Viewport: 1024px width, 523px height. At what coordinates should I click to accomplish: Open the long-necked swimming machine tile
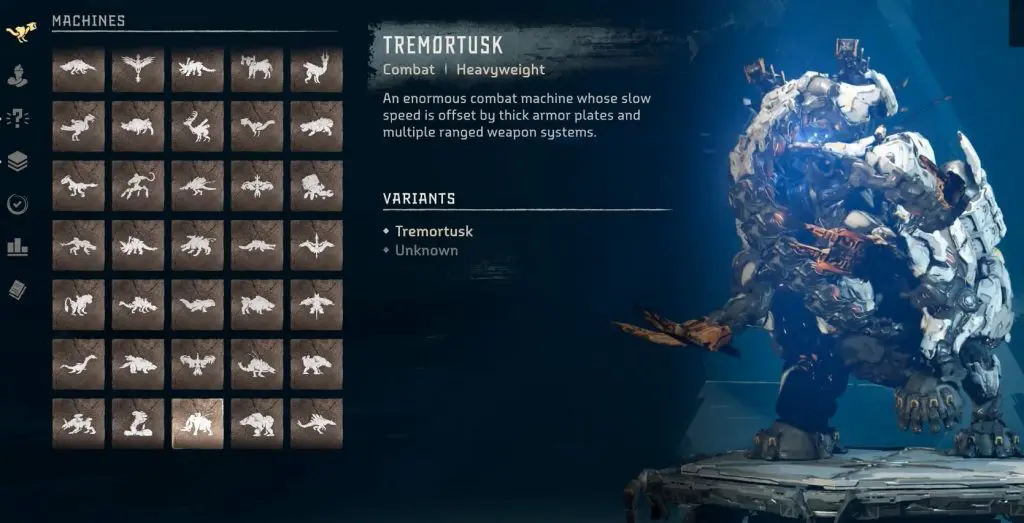click(x=78, y=364)
